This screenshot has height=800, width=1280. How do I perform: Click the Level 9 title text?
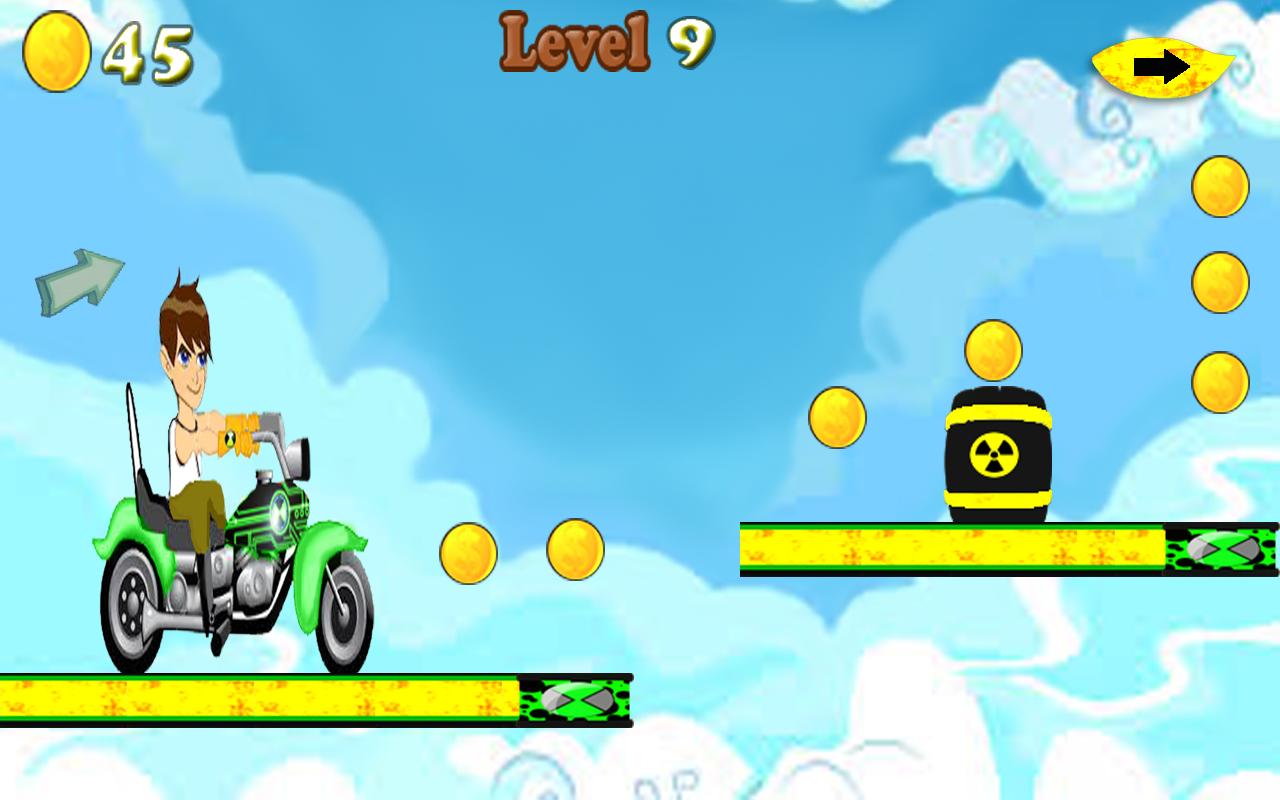[603, 42]
